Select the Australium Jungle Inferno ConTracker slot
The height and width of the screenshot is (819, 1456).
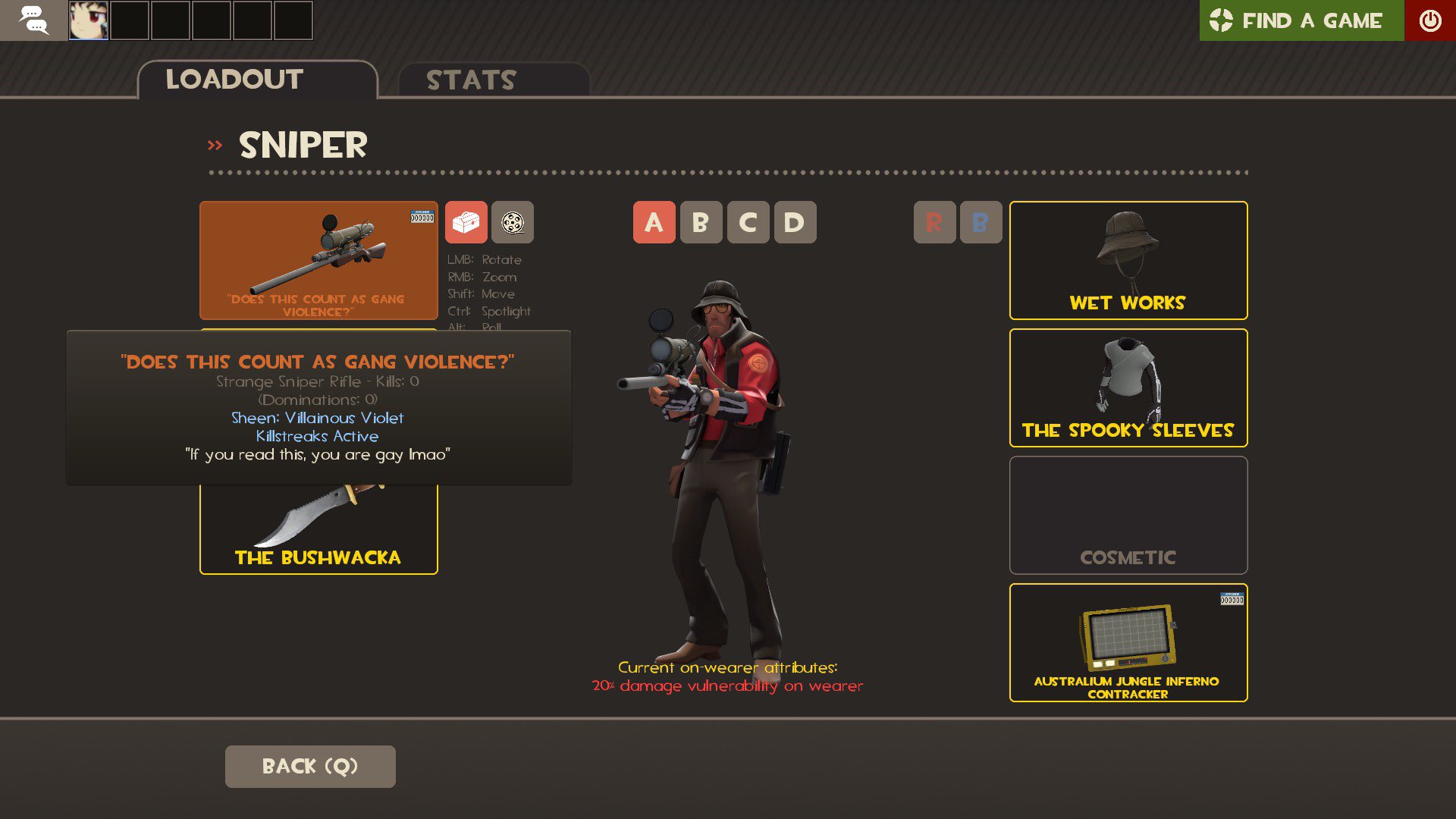click(1128, 642)
